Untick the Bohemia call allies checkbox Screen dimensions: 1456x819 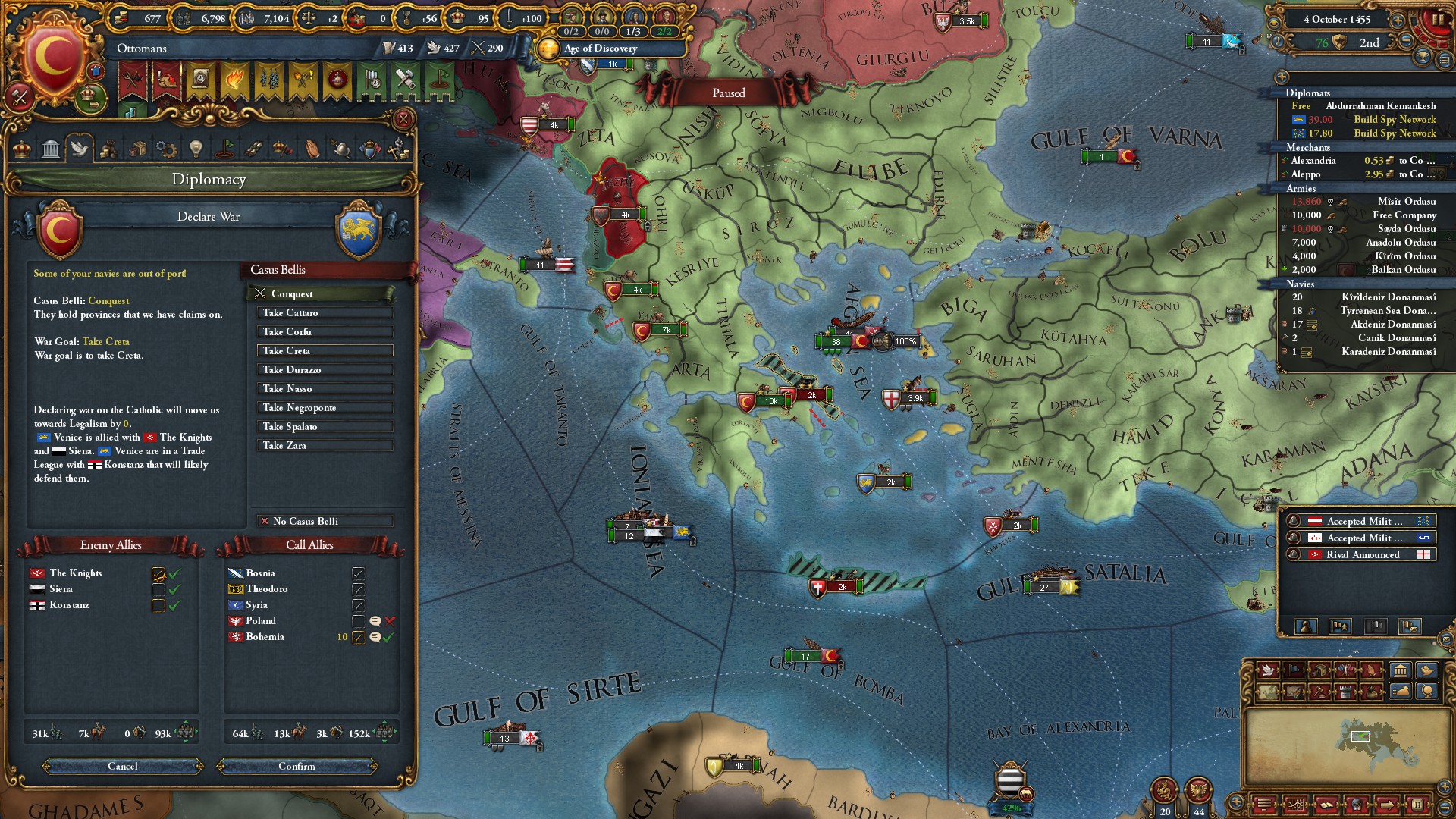coord(358,638)
